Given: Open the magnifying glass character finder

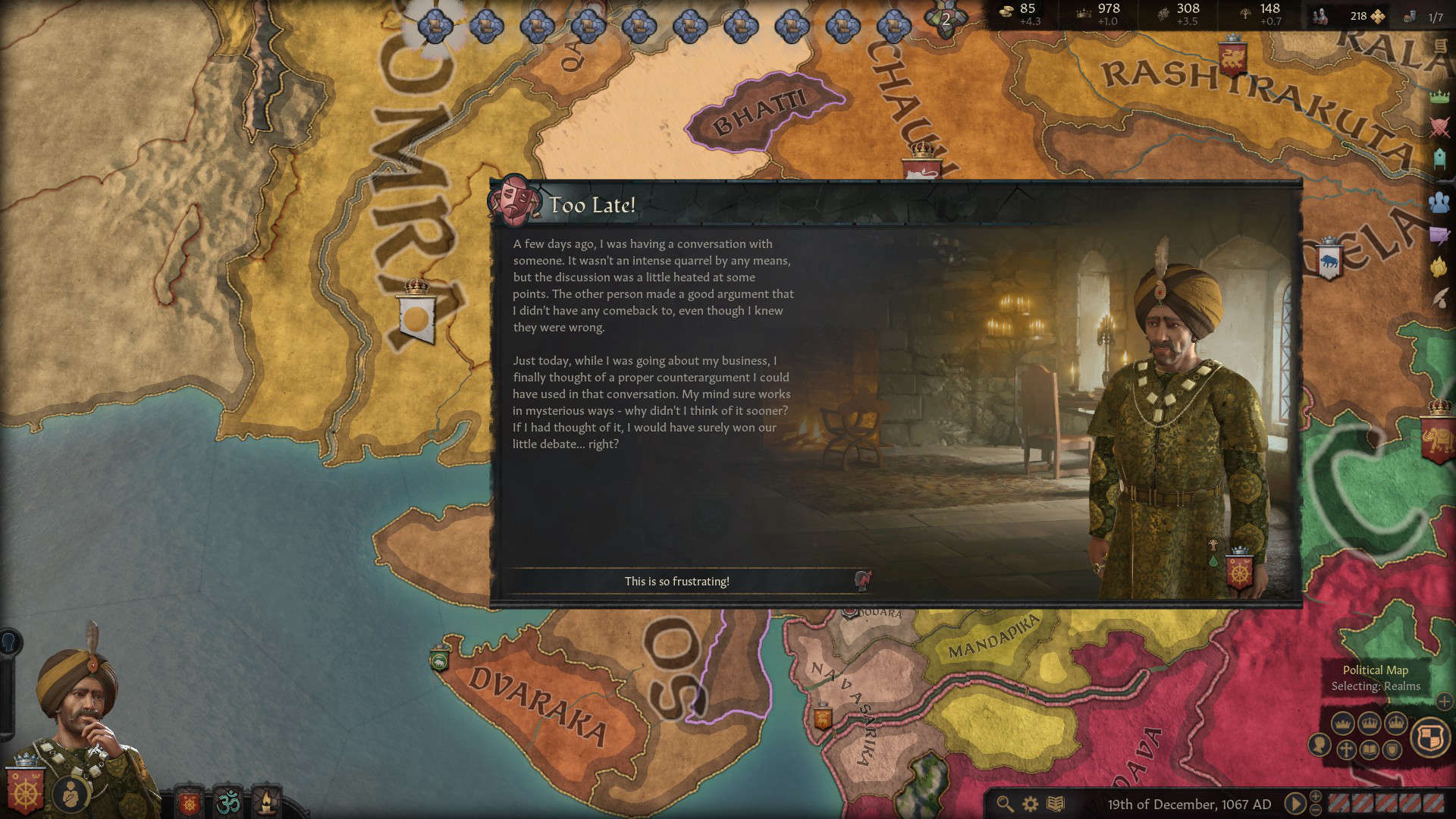Looking at the screenshot, I should [1005, 804].
